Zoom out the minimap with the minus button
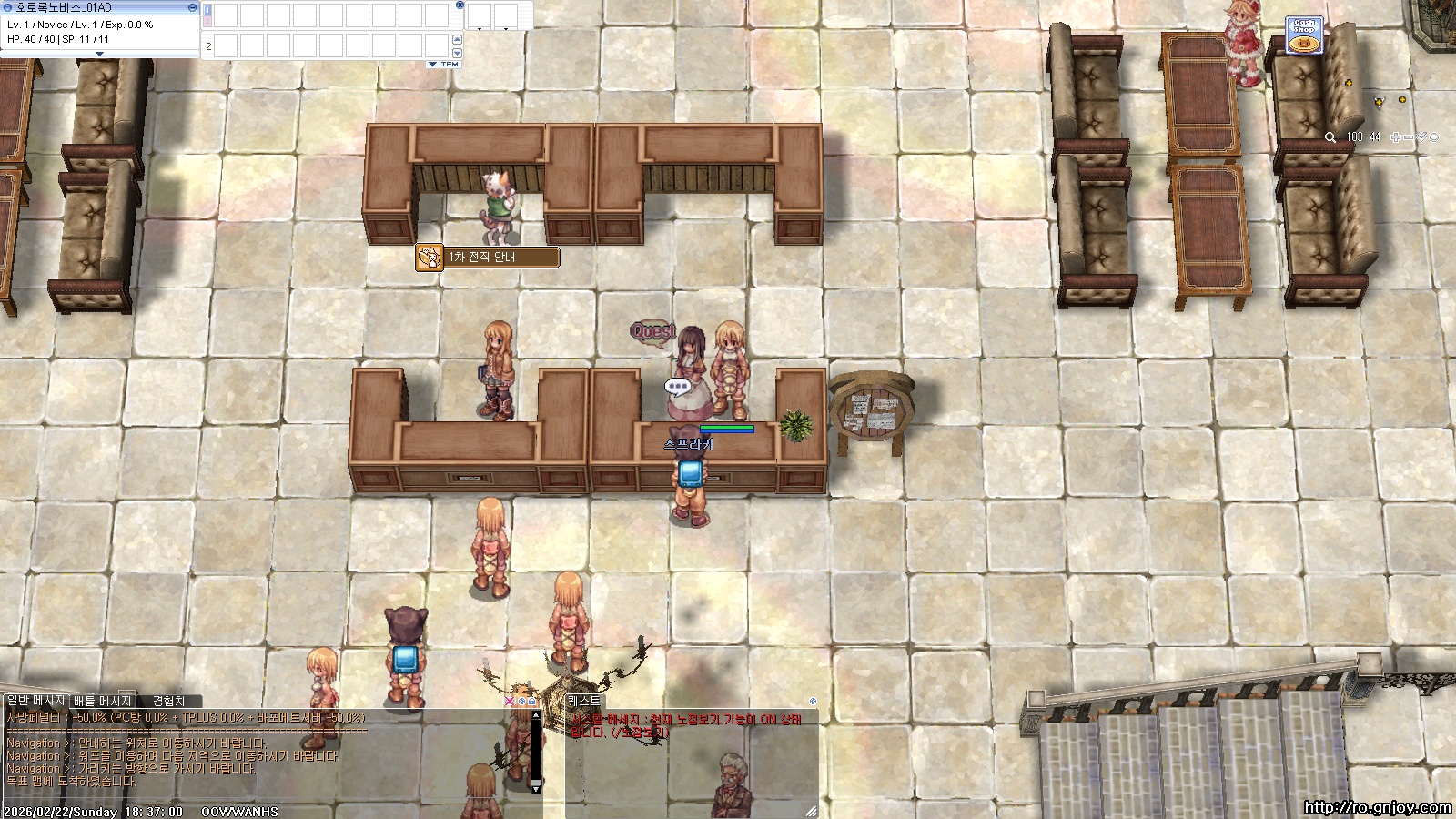This screenshot has height=819, width=1456. pyautogui.click(x=1409, y=137)
